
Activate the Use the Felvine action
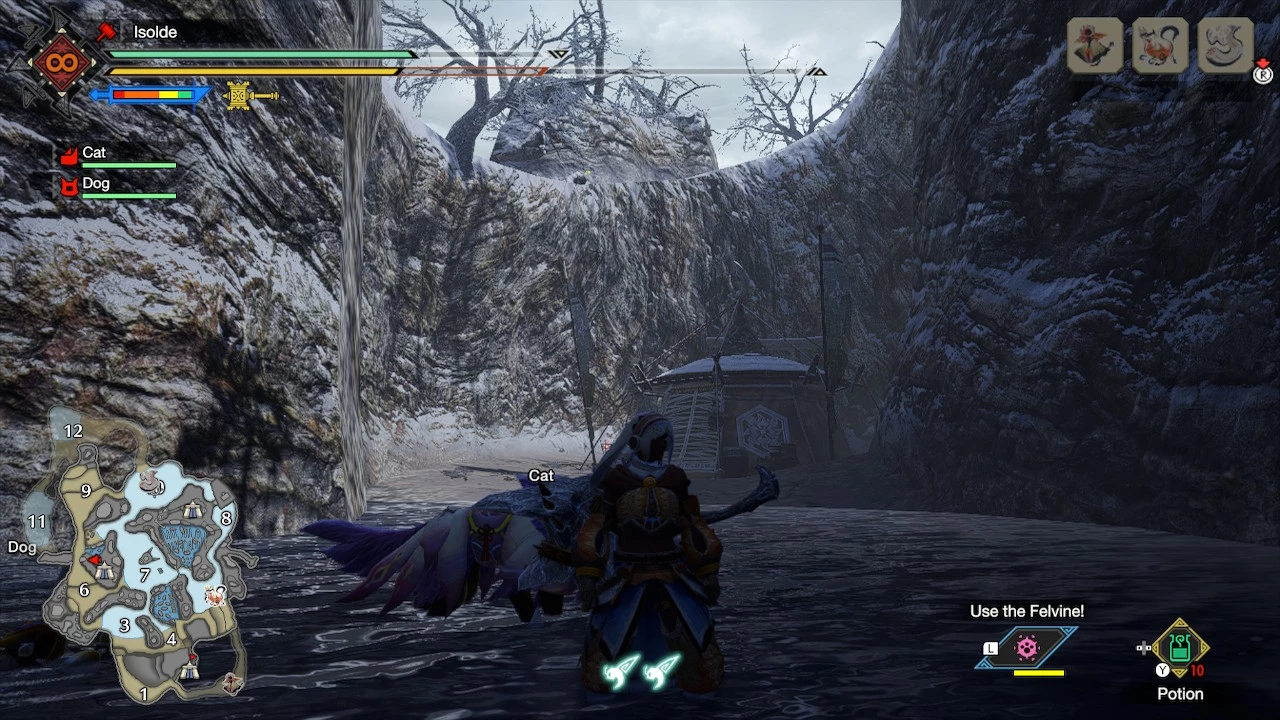[1027, 648]
